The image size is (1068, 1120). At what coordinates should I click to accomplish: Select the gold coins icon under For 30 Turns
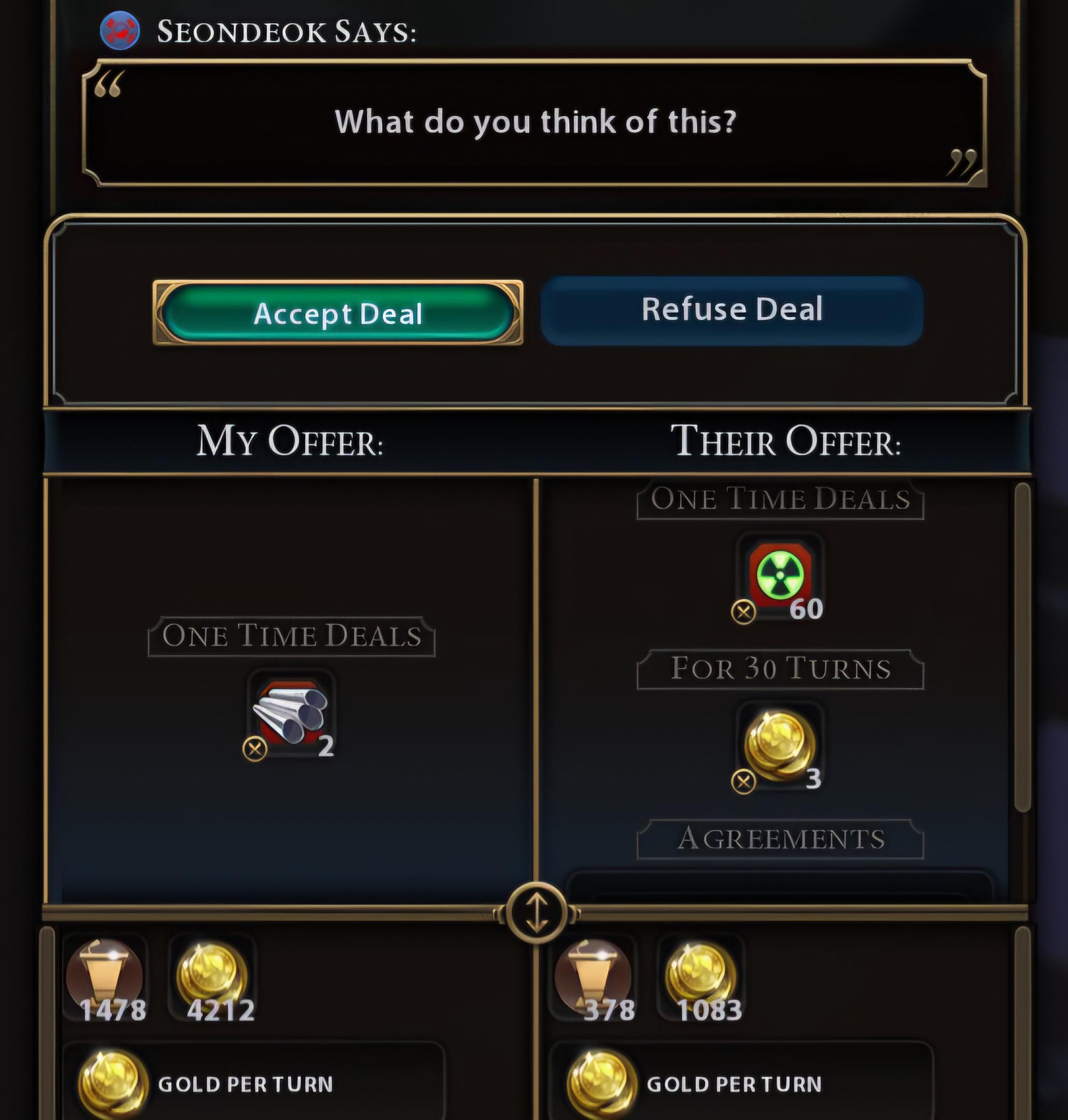(780, 740)
